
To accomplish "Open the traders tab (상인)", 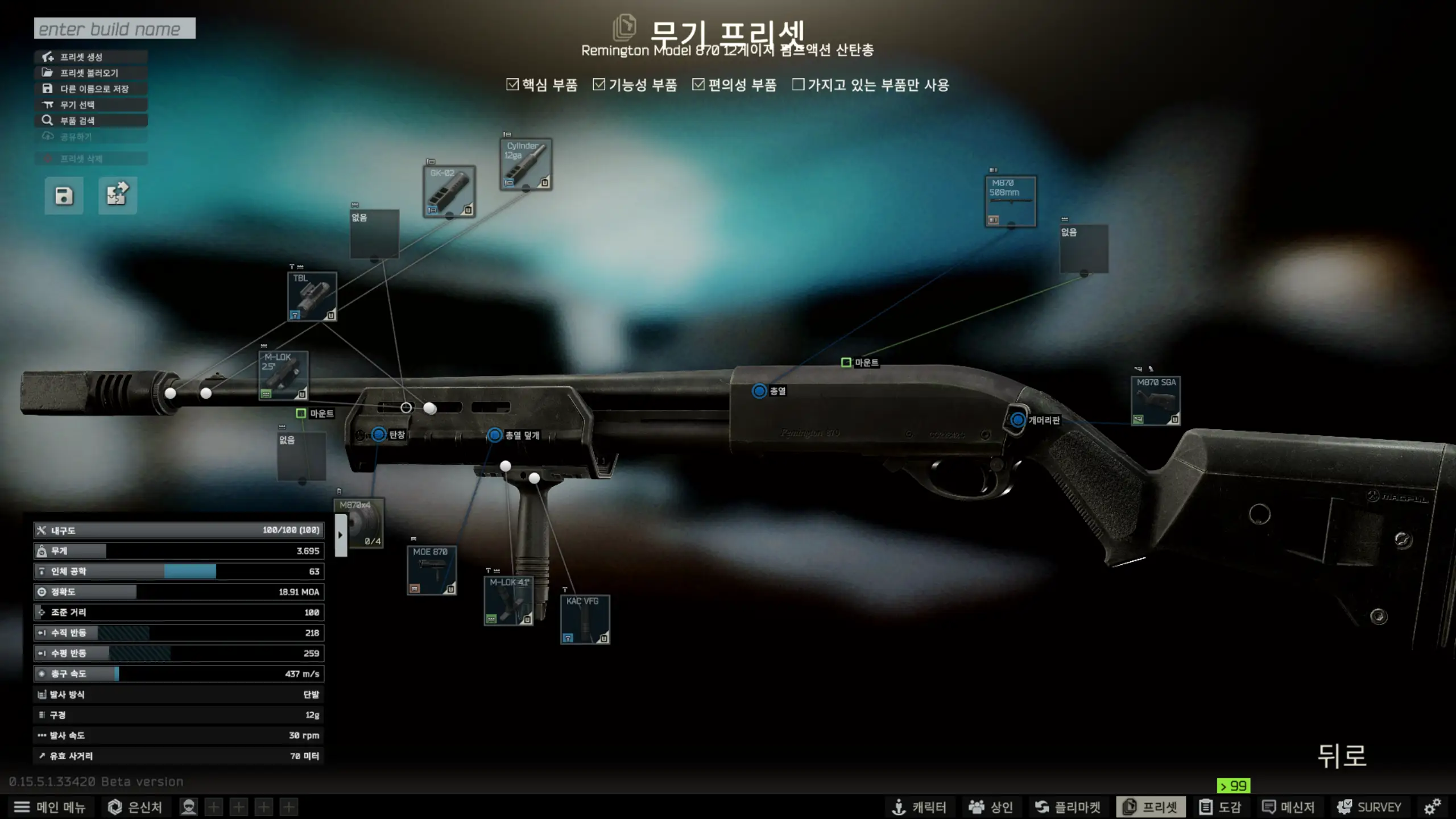I will coord(991,807).
